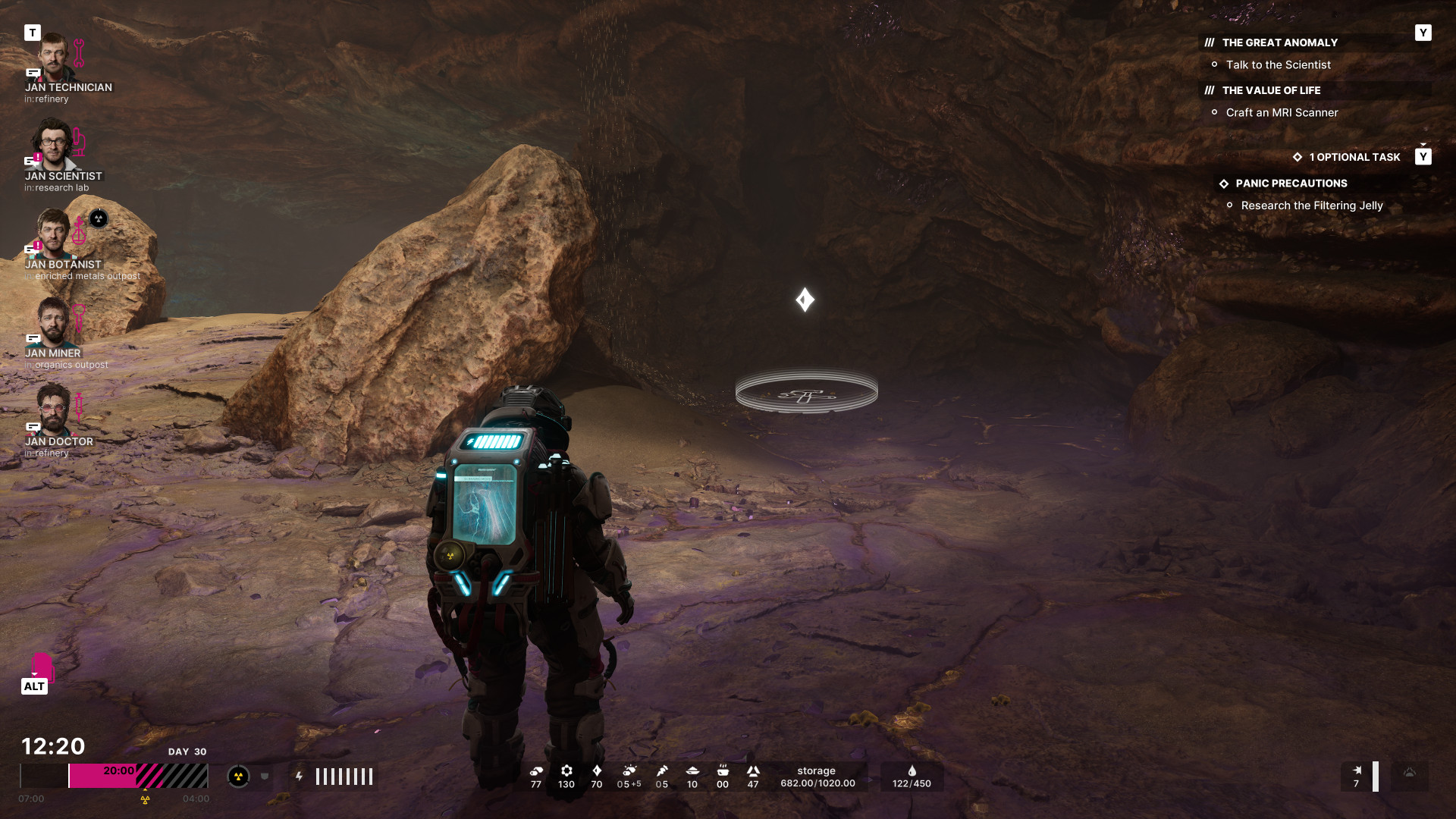Open The Value of Life quest entry
The width and height of the screenshot is (1456, 819).
[x=1271, y=91]
